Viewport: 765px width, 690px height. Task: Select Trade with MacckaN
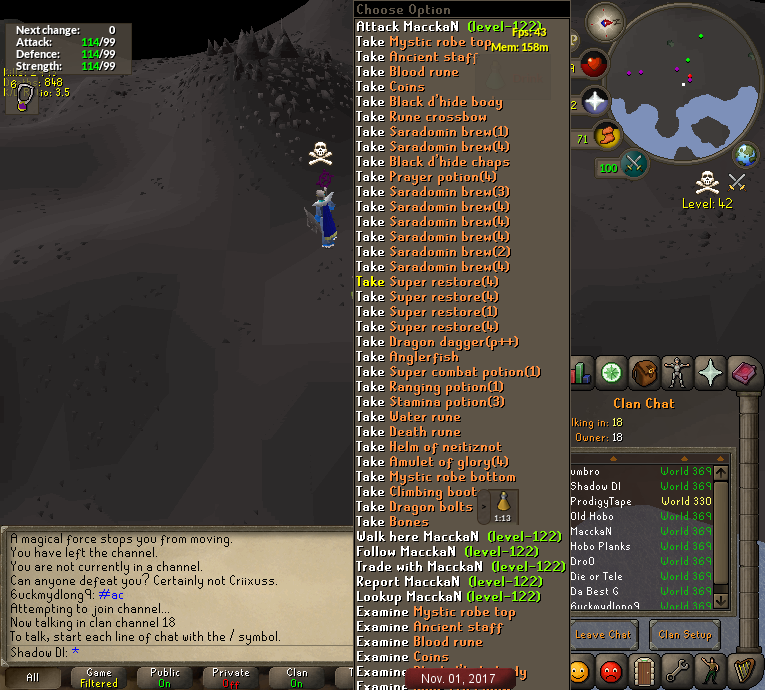[460, 567]
